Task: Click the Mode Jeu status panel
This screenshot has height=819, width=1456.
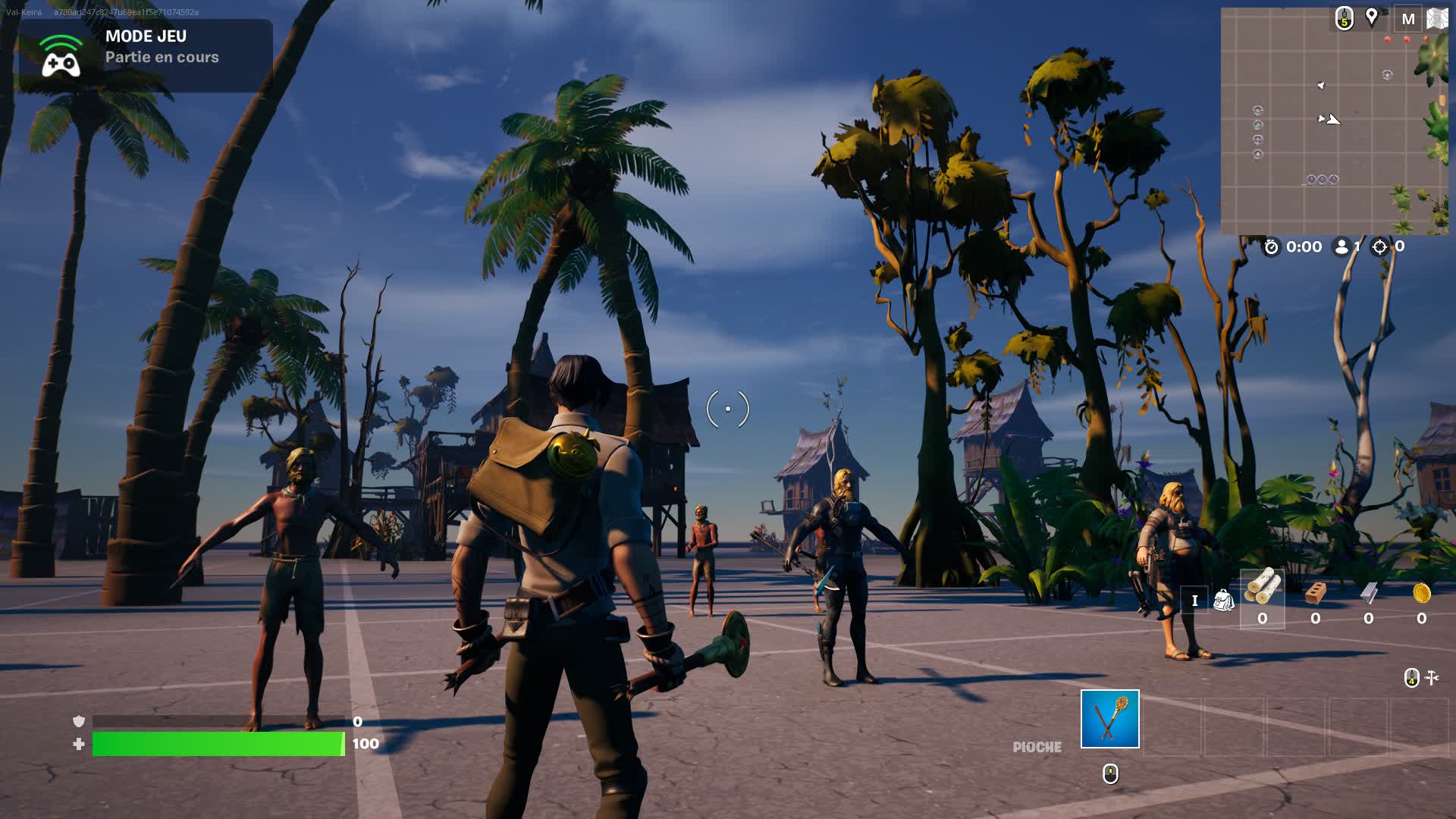Action: click(146, 55)
